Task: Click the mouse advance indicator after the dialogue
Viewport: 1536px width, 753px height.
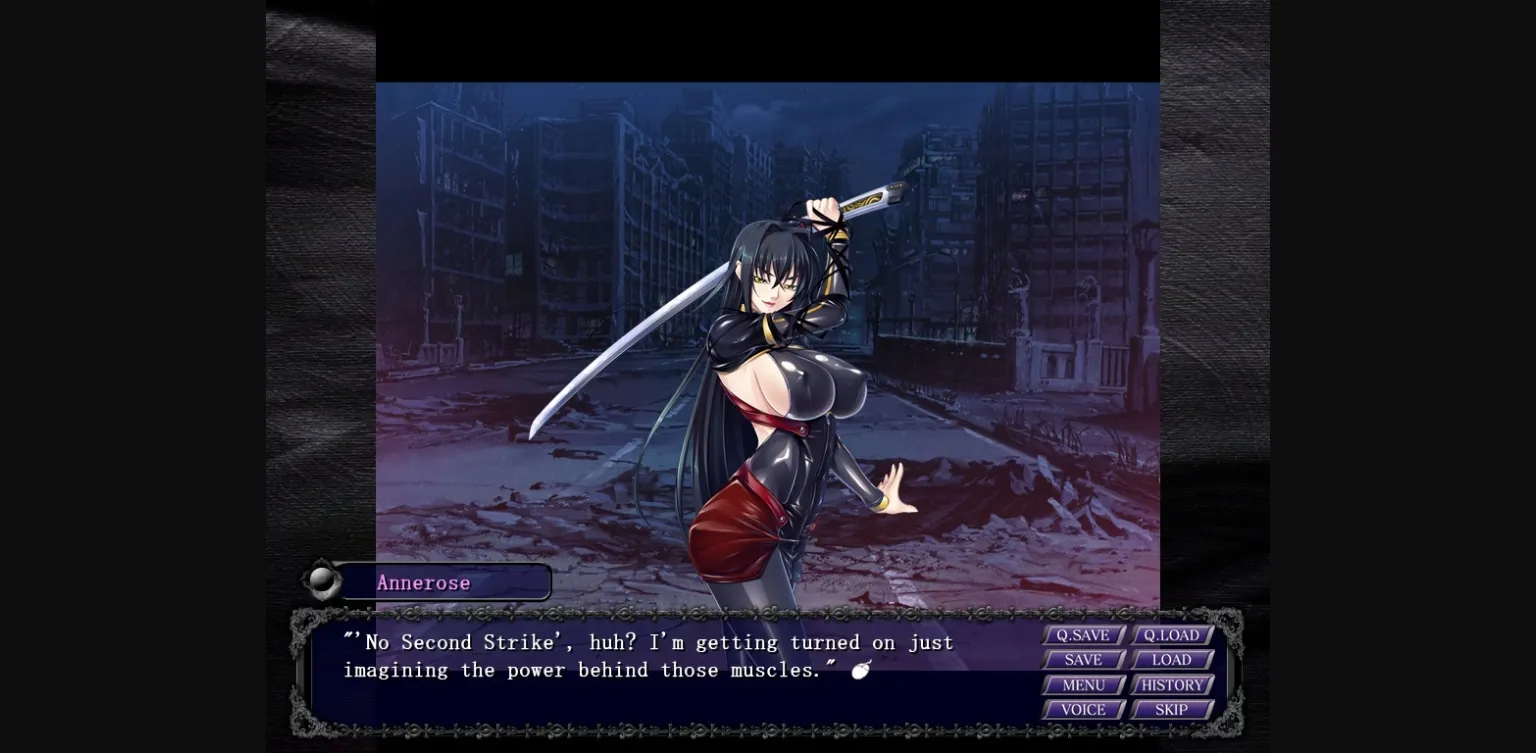Action: 862,670
